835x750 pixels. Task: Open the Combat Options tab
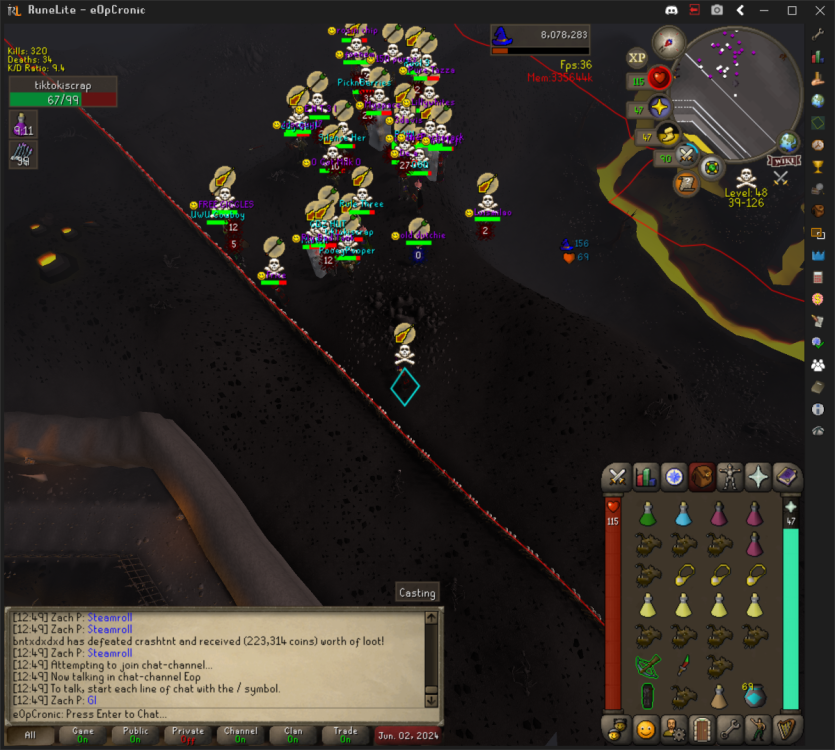[619, 477]
